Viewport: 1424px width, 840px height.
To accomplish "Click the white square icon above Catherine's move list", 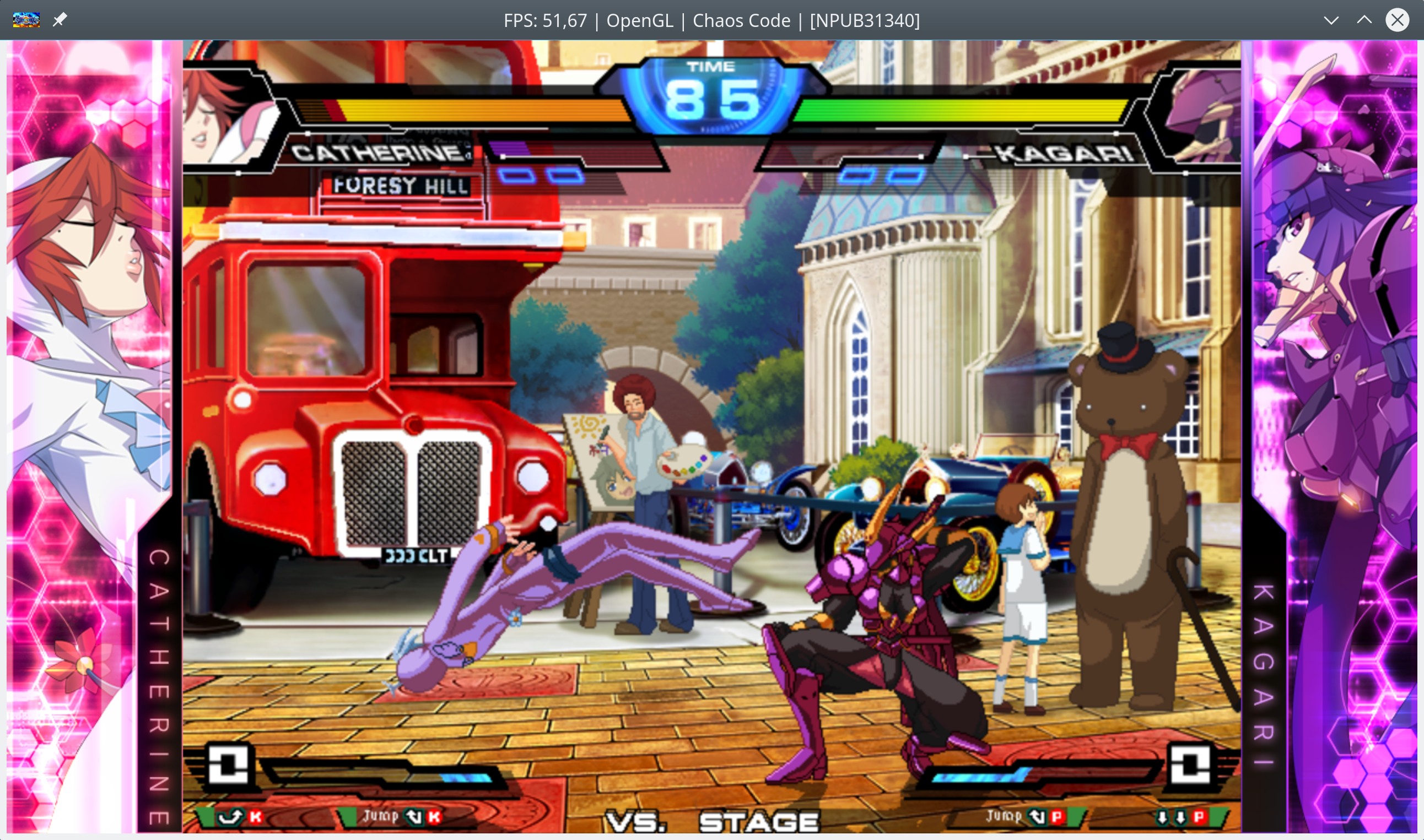I will click(x=228, y=765).
